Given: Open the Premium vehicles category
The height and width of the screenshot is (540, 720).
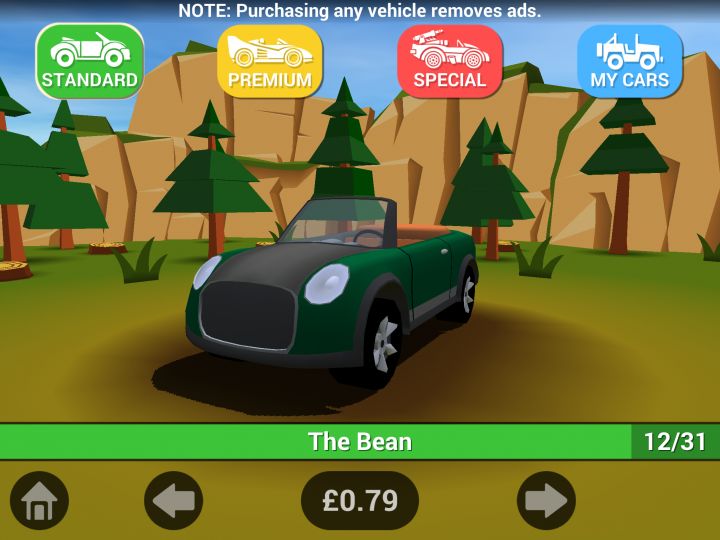Looking at the screenshot, I should pos(270,61).
